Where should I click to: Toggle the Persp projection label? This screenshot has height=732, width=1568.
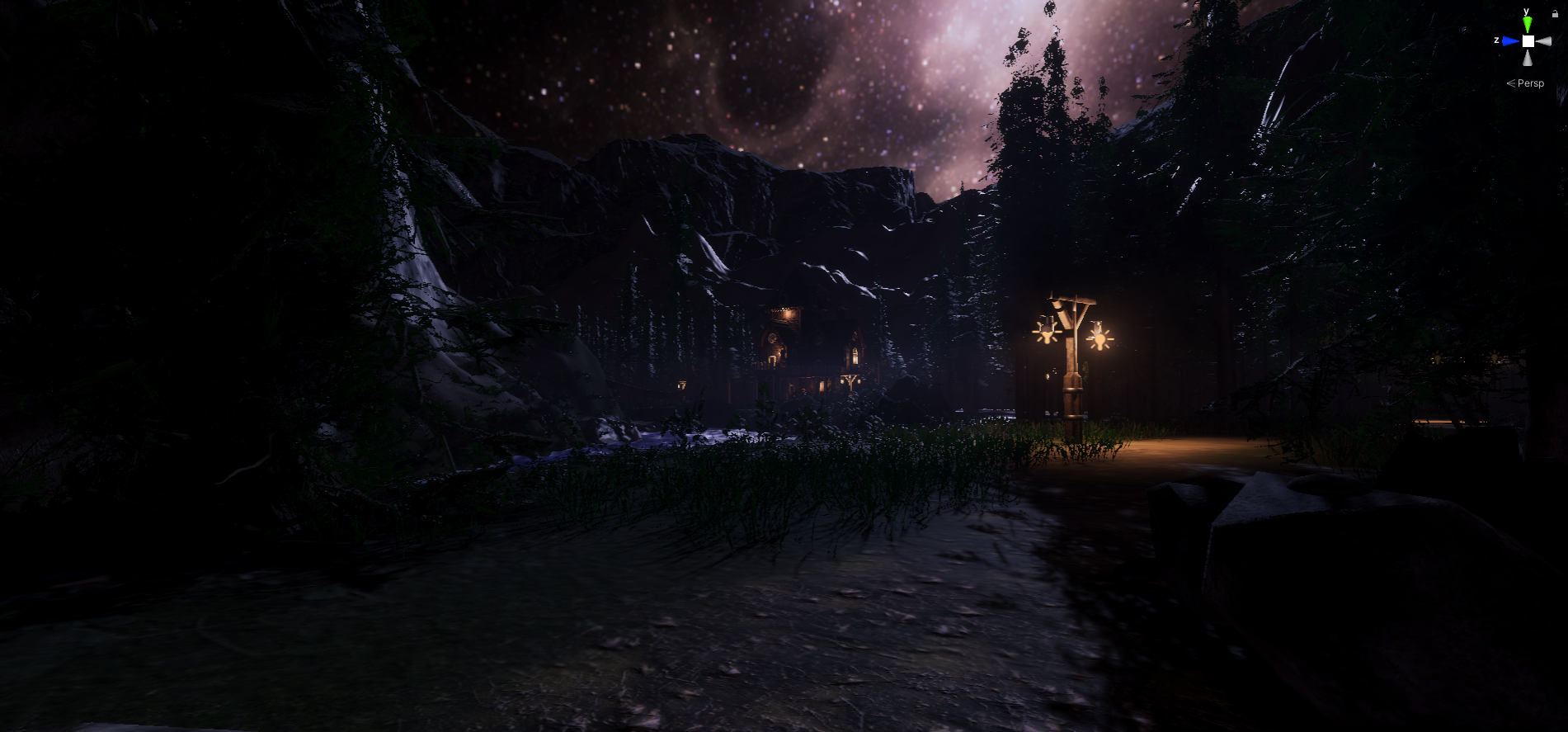1530,83
